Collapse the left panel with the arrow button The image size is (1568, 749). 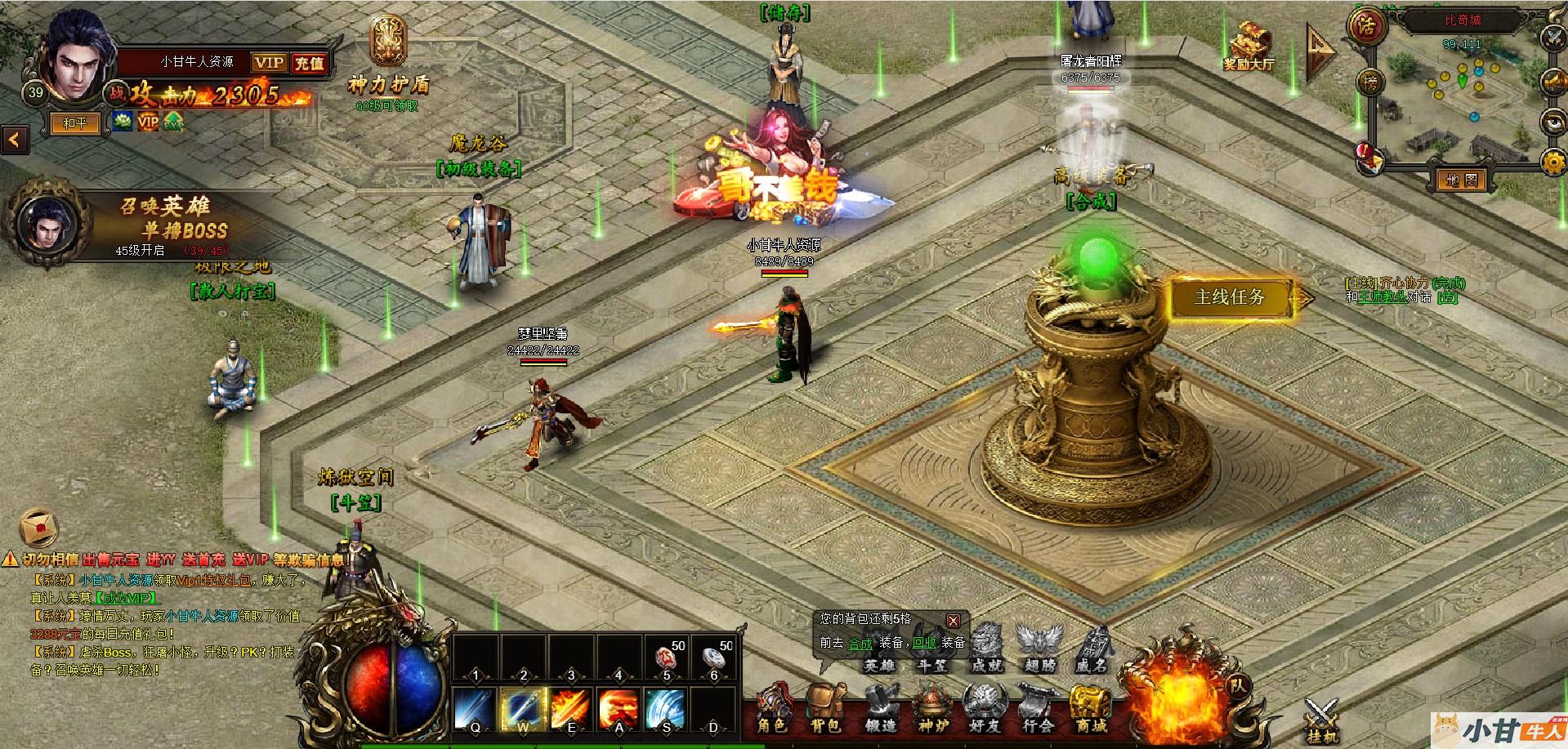[15, 140]
